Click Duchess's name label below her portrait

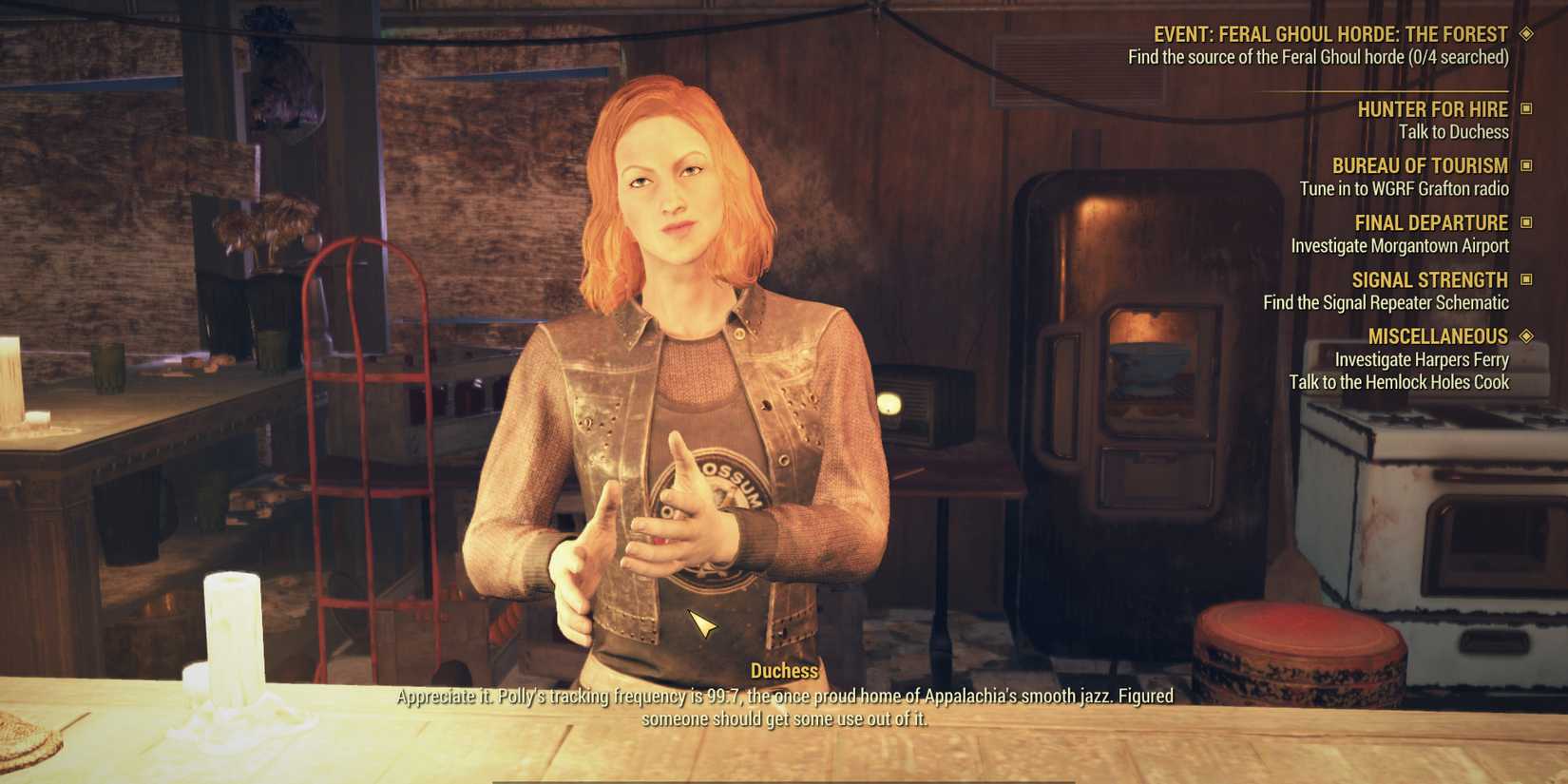tap(785, 670)
